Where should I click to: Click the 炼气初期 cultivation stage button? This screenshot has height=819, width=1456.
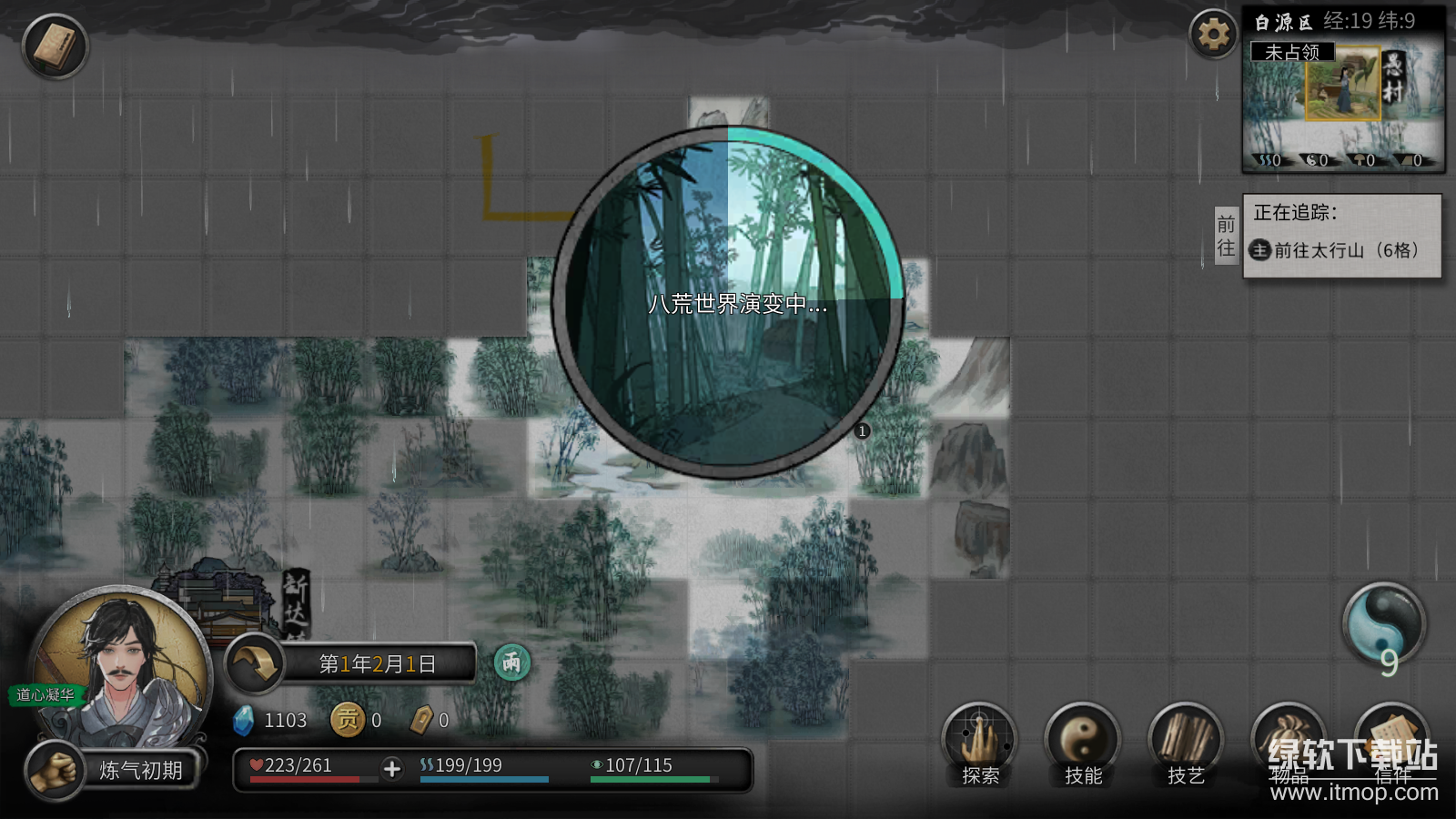coord(140,771)
